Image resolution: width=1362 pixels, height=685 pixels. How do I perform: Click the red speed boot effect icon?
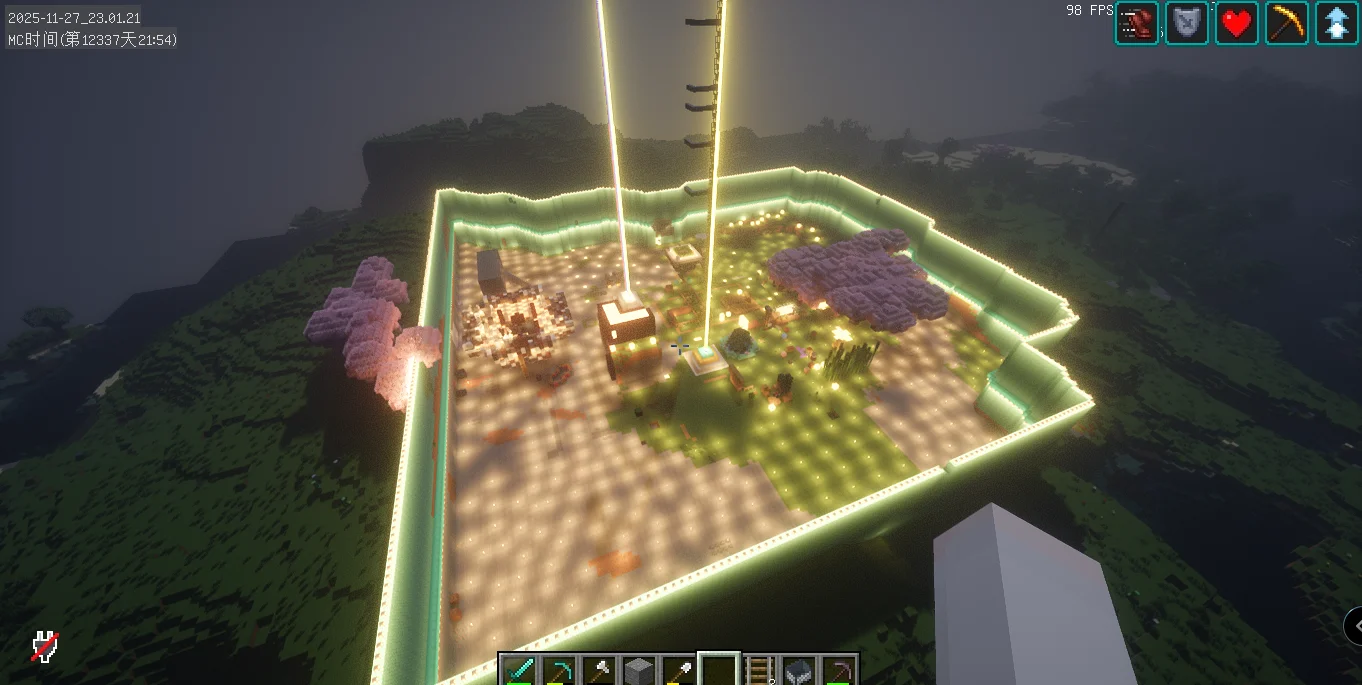point(1137,23)
